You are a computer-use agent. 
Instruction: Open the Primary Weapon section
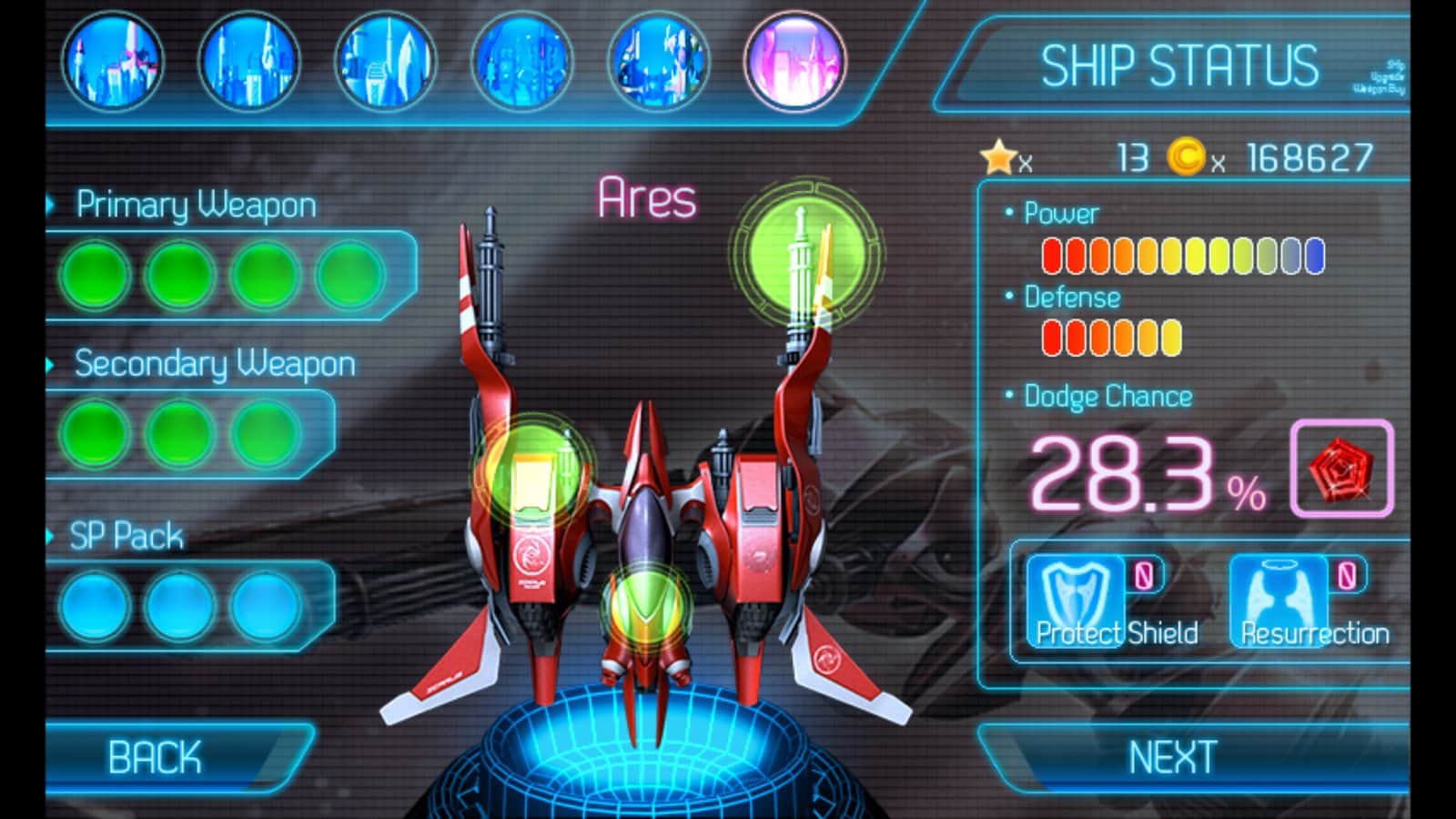point(196,206)
